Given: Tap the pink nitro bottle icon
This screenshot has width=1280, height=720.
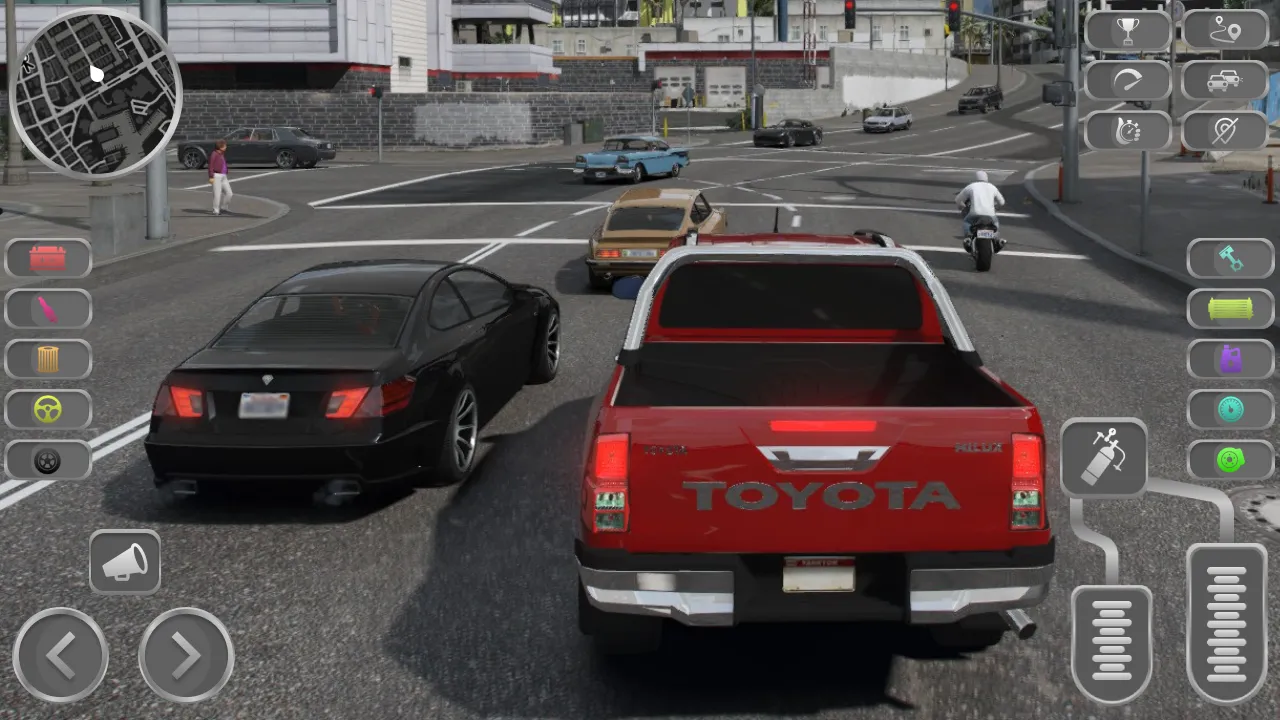Looking at the screenshot, I should coord(48,309).
